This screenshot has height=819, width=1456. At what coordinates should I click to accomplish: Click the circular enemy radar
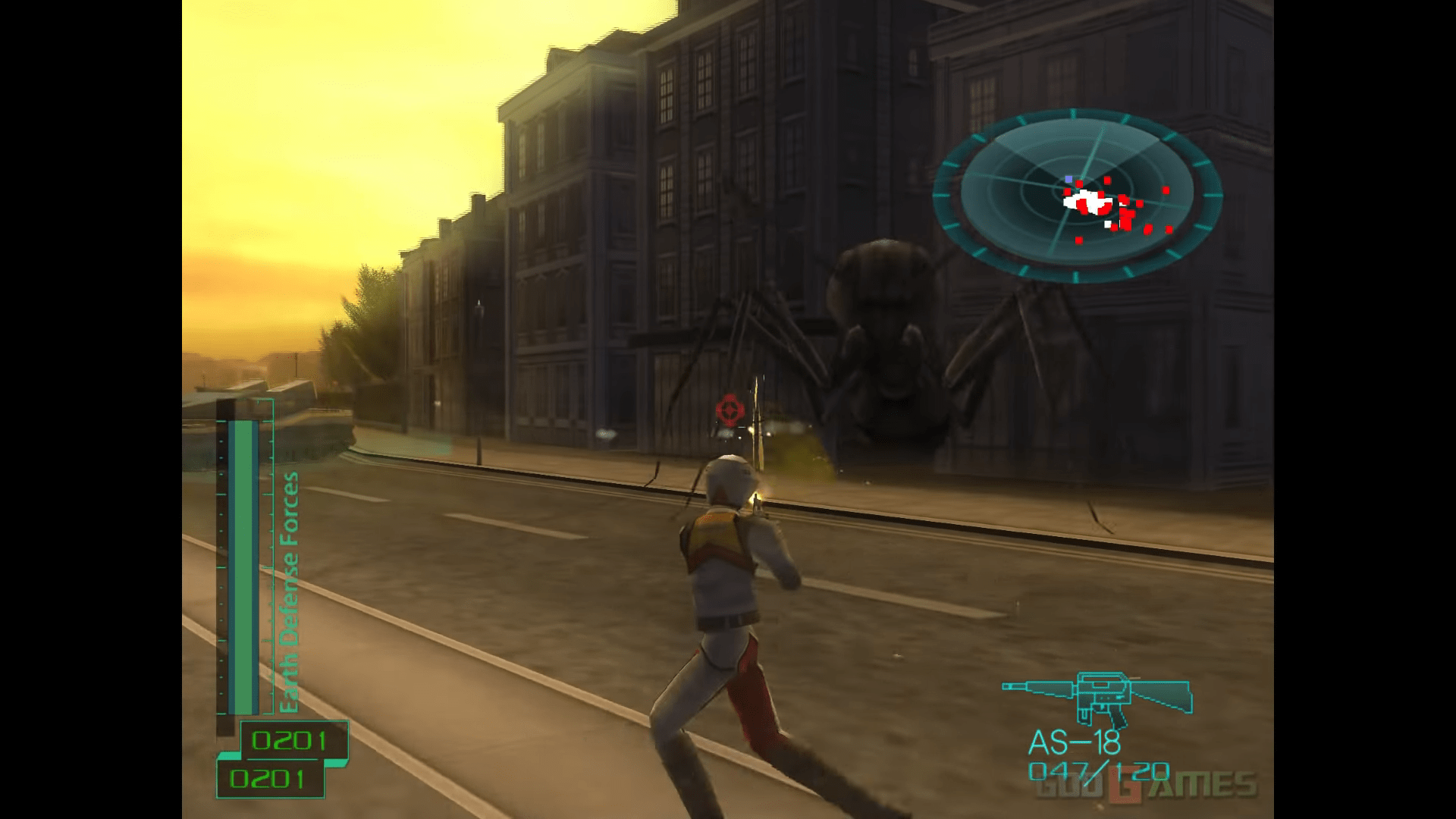click(1077, 196)
